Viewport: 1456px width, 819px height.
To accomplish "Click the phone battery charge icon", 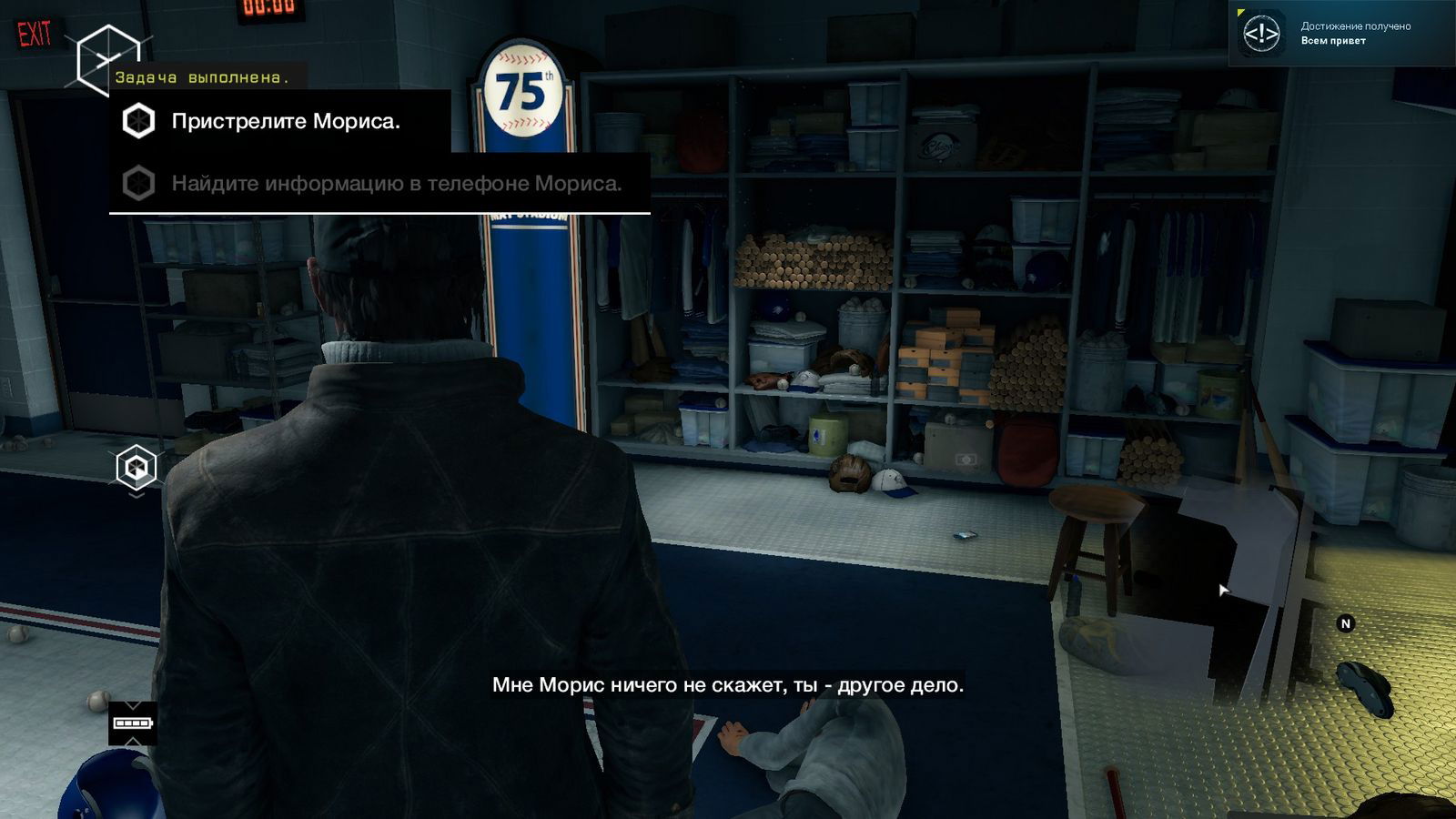I will point(132,723).
